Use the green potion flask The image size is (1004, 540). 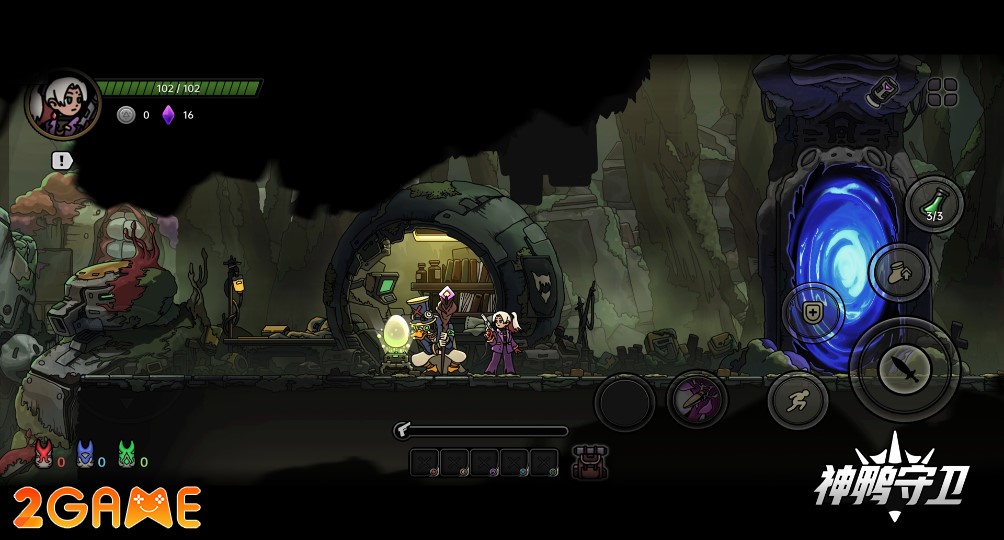point(934,203)
